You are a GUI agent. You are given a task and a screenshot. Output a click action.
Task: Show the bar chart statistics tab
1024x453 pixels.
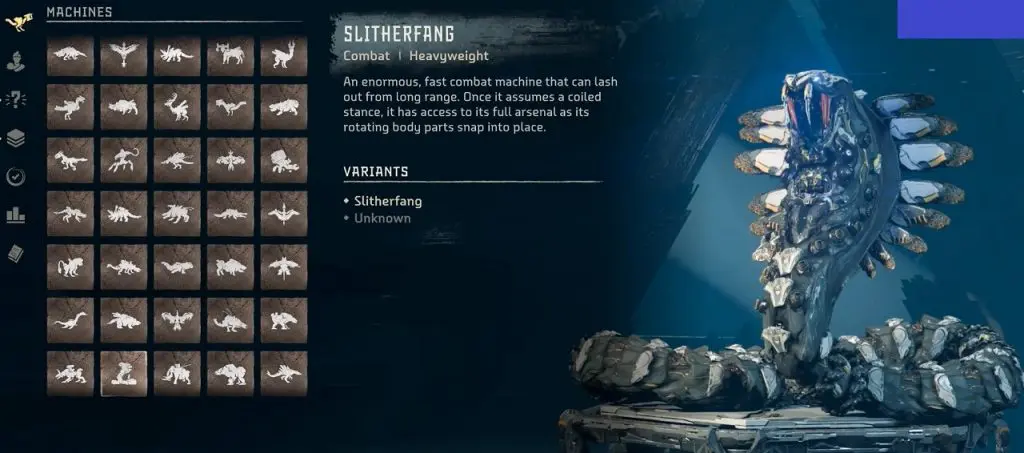[16, 215]
